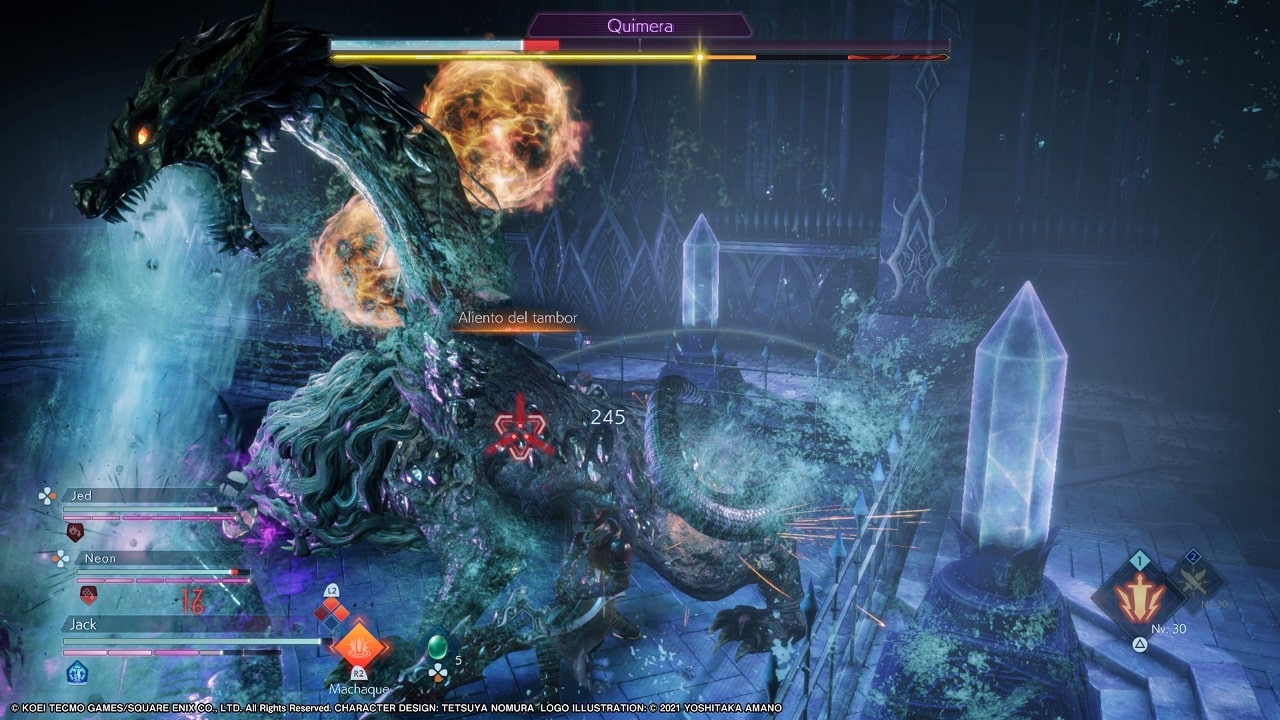Screen dimensions: 1280x720
Task: Click Jack's blue pentagon status icon
Action: pos(77,672)
